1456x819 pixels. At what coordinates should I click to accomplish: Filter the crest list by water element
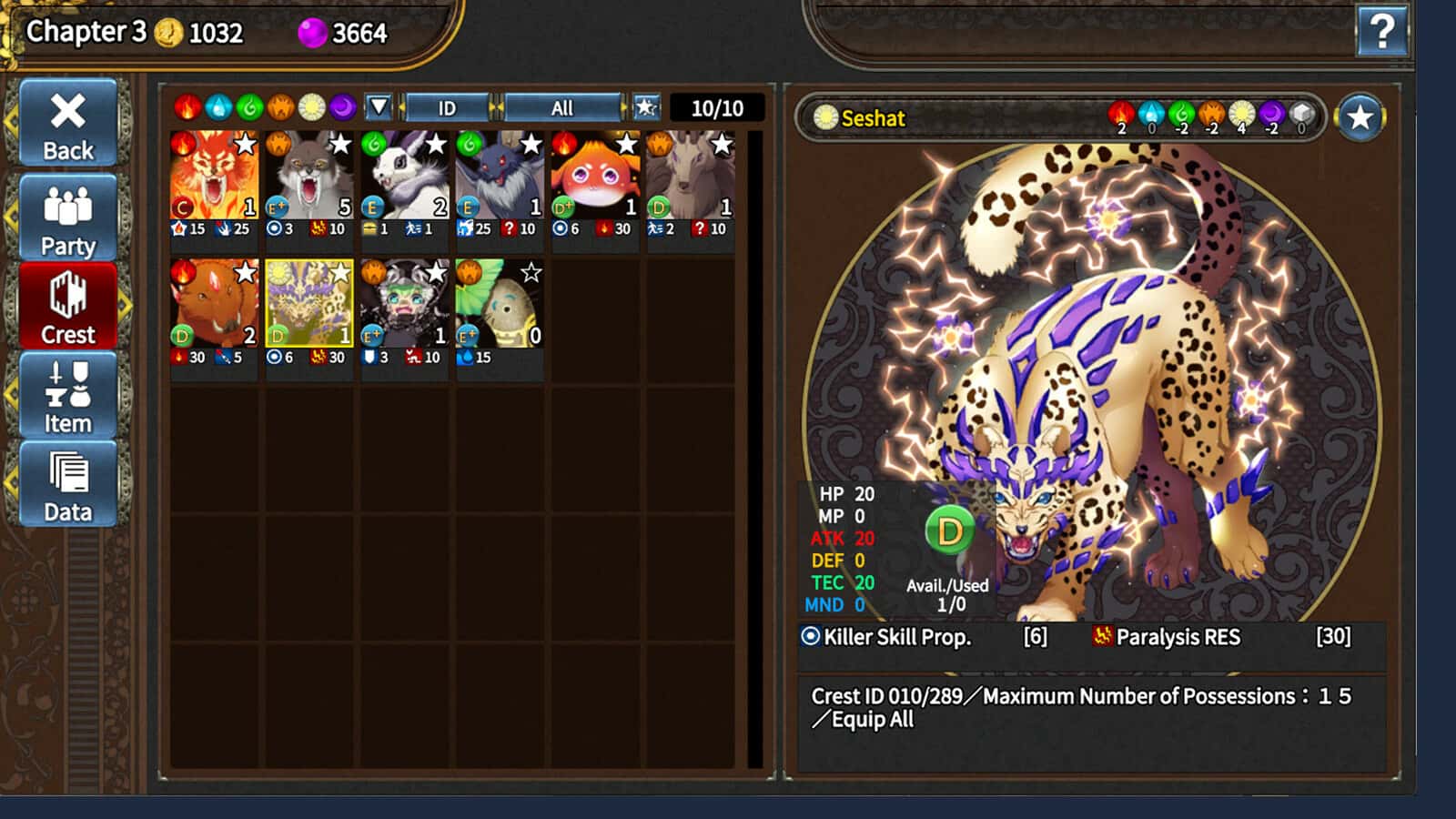218,107
